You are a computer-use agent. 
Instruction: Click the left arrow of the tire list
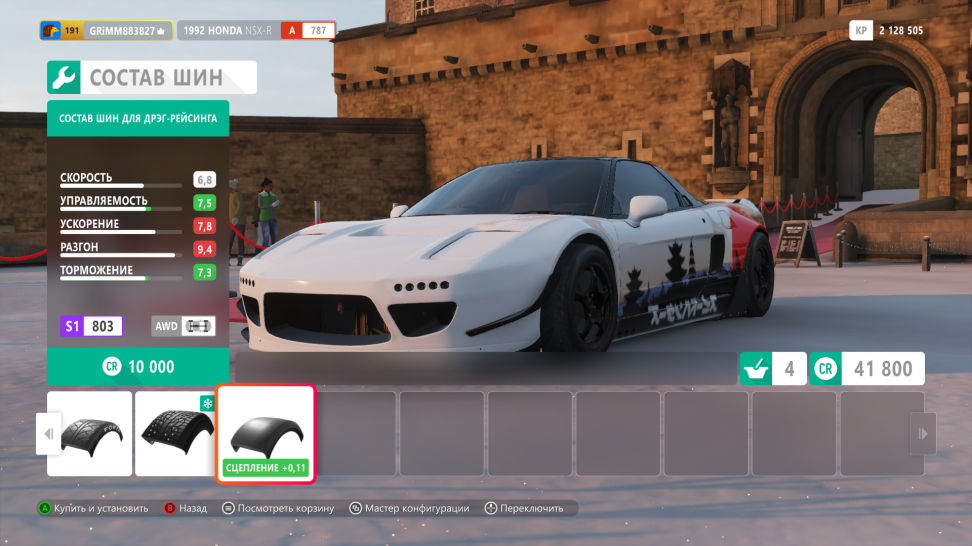tap(46, 434)
